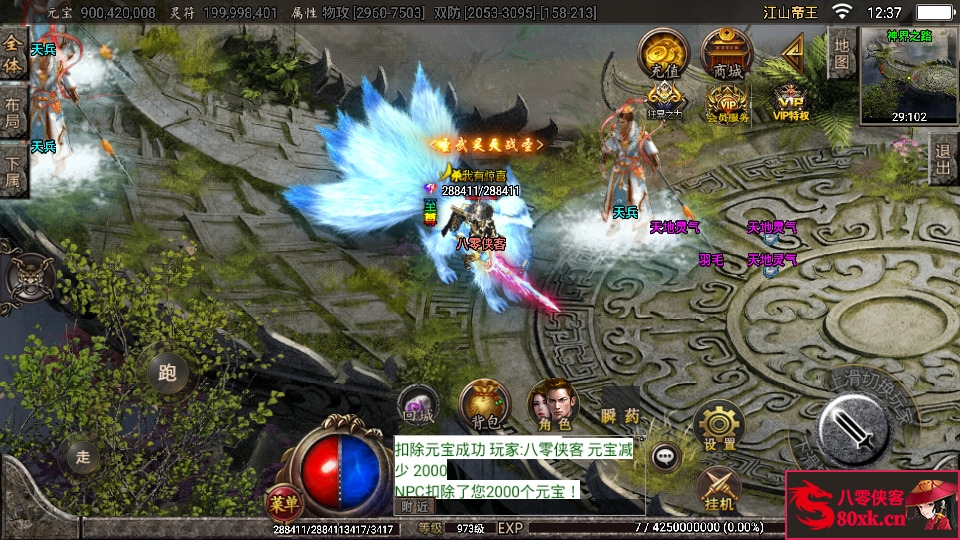
Task: Open the 角色 character panel
Action: pos(552,404)
